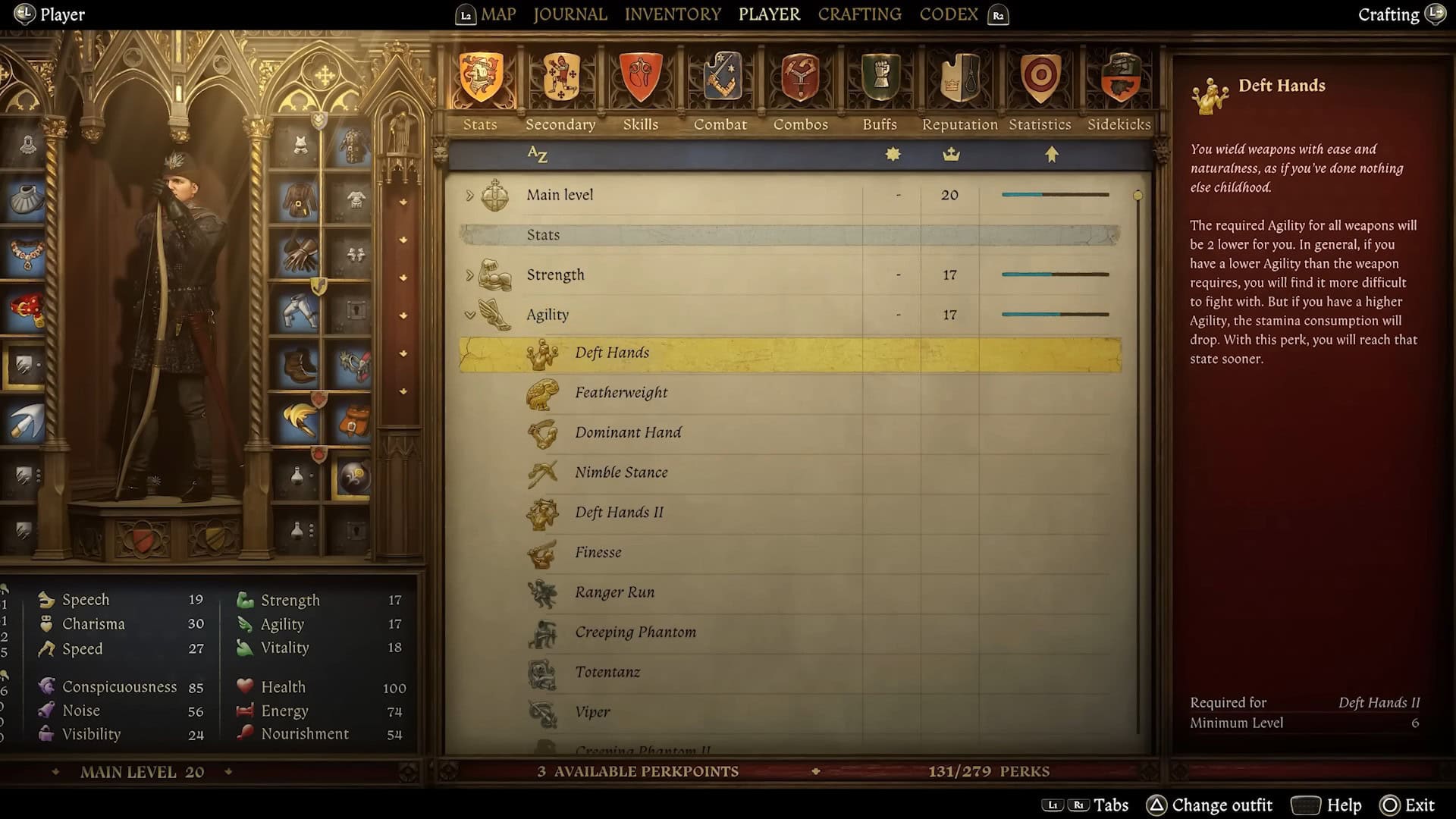The image size is (1456, 819).
Task: Open the Statistics target icon
Action: tap(1040, 76)
